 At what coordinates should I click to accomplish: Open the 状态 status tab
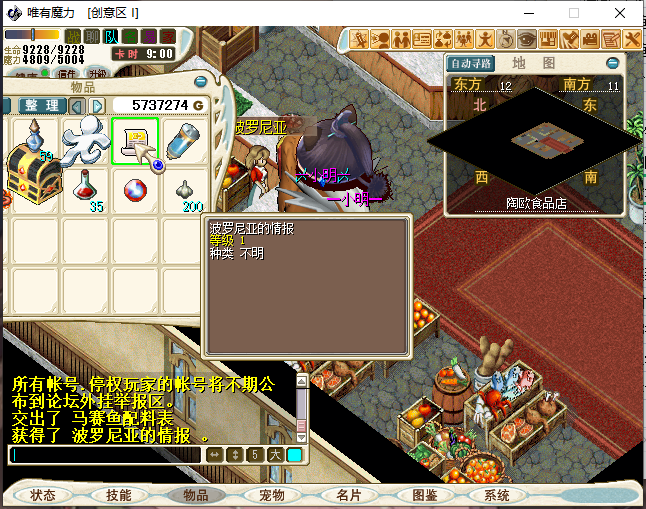coord(43,495)
